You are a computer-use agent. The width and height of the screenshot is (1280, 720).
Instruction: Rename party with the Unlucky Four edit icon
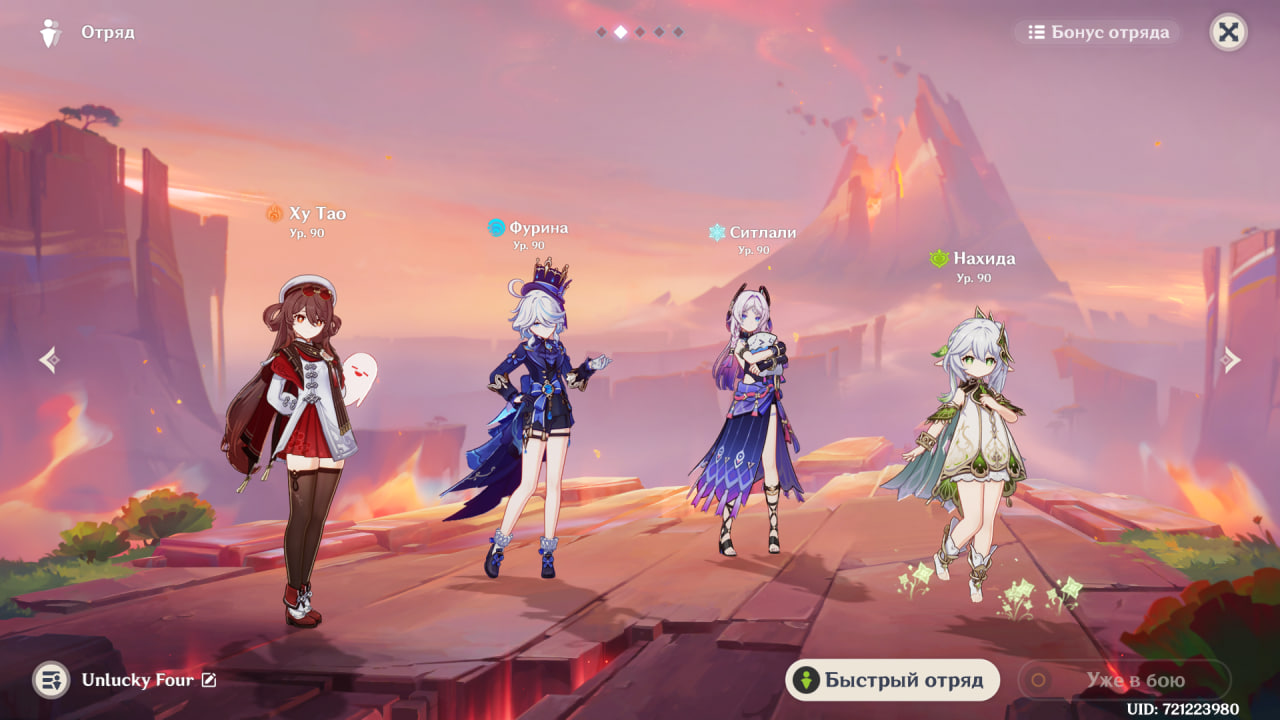[209, 680]
